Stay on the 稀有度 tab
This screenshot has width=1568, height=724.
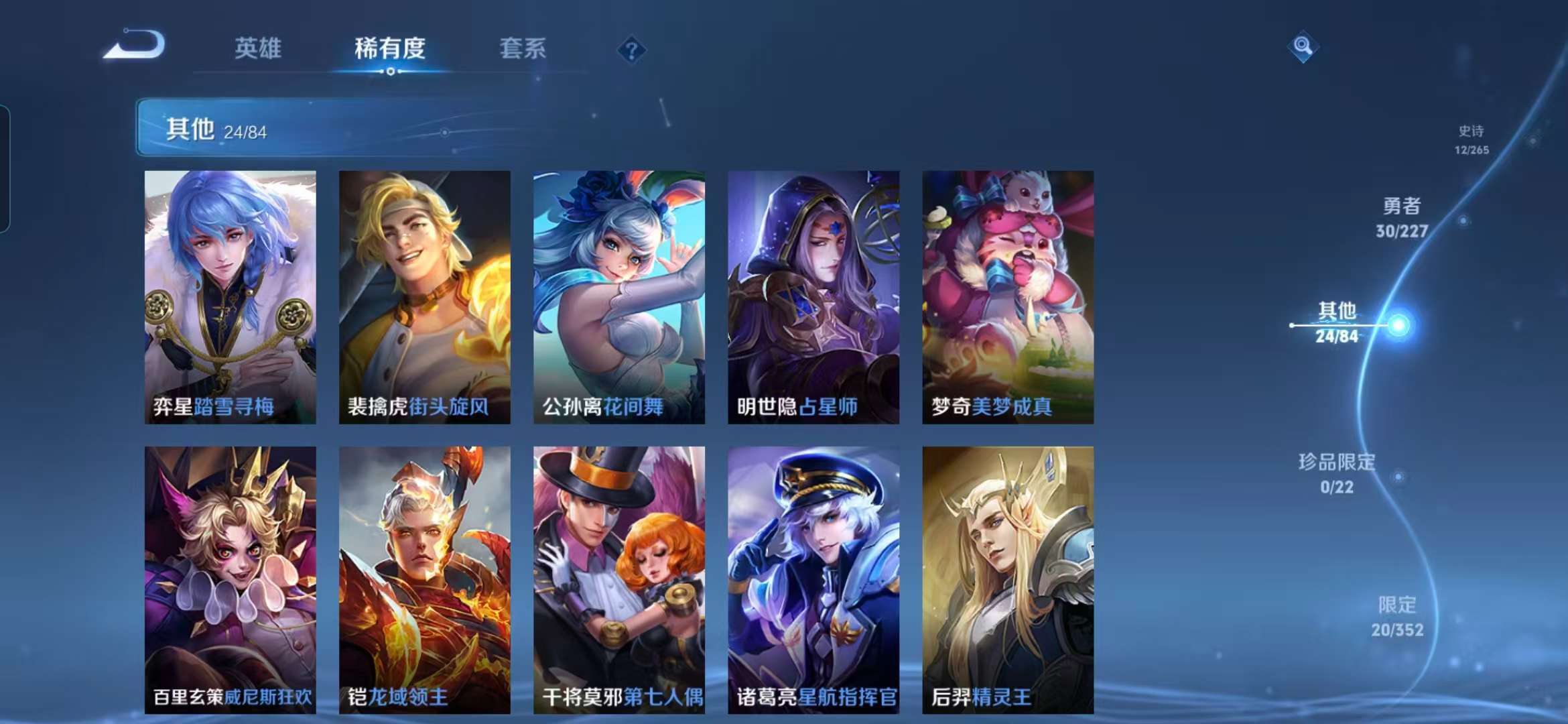pos(390,48)
